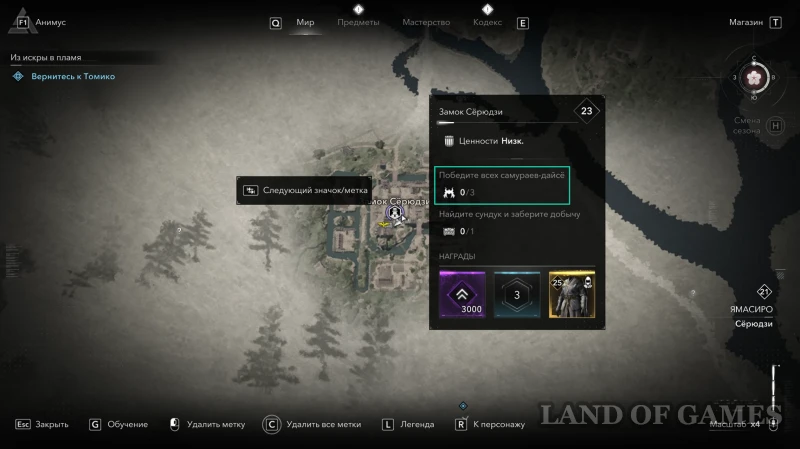This screenshot has height=449, width=800.
Task: Select the find chest and loot objective
Action: (x=509, y=222)
